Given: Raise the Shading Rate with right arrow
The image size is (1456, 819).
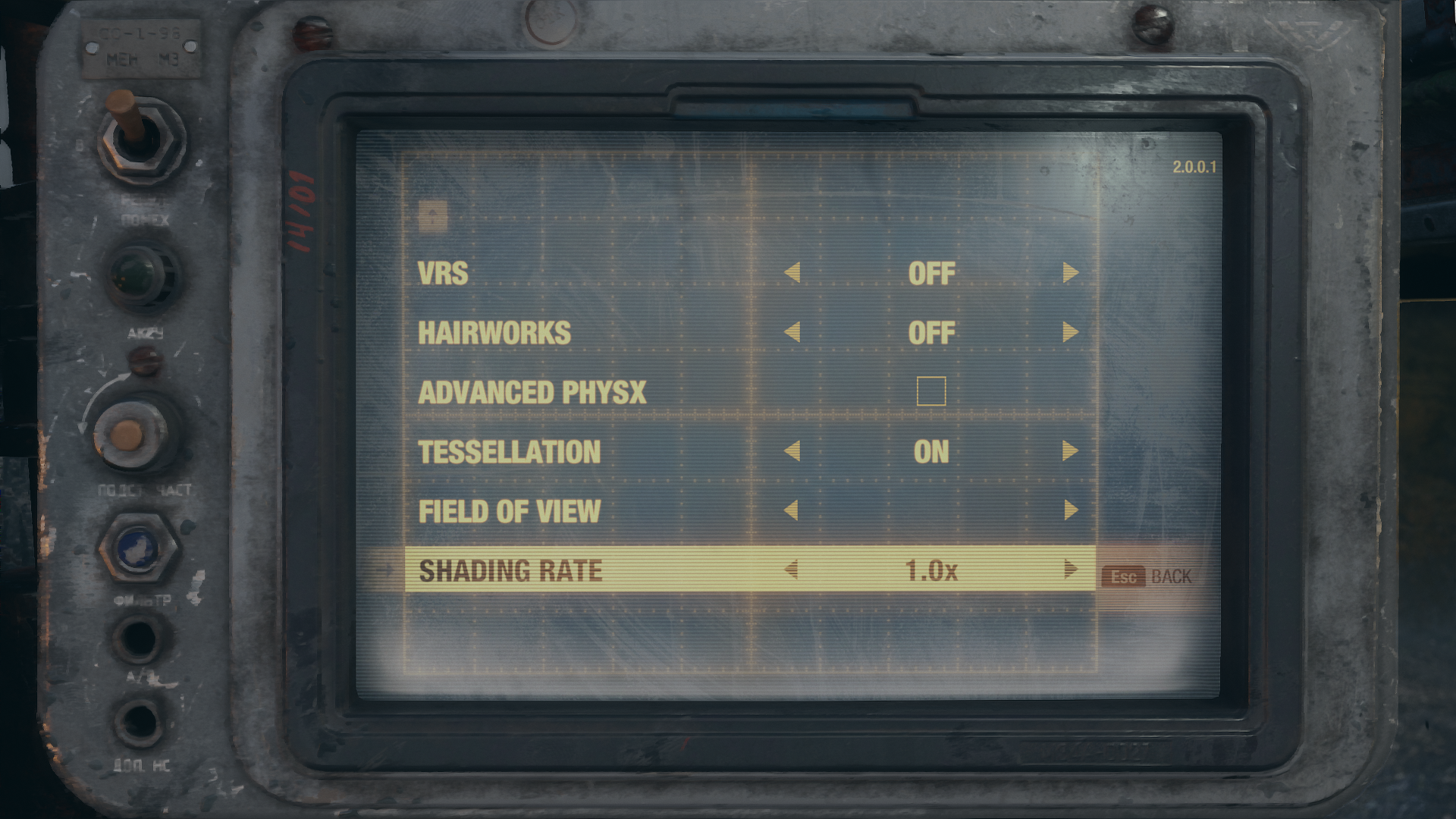Looking at the screenshot, I should tap(1070, 570).
